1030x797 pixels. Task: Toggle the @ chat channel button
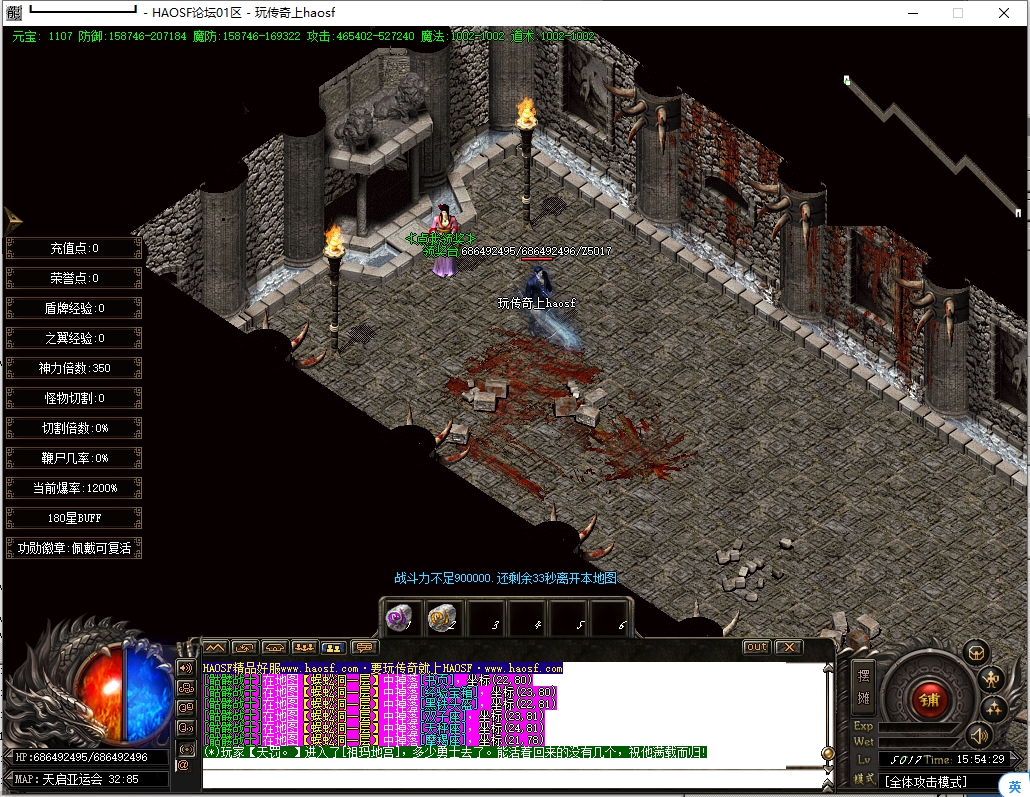click(x=183, y=765)
